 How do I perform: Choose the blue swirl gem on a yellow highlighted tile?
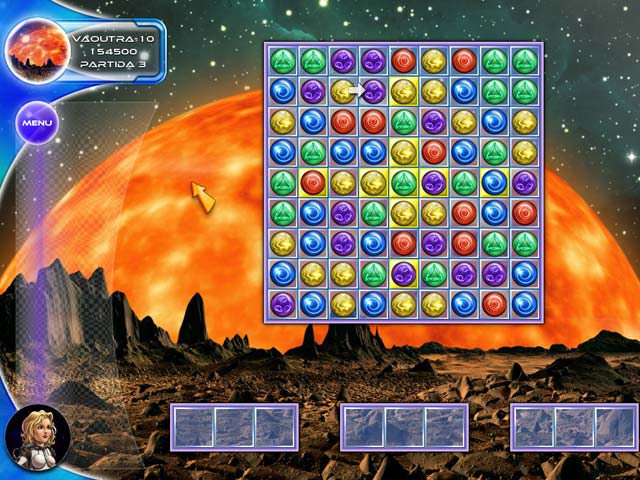[x=494, y=182]
